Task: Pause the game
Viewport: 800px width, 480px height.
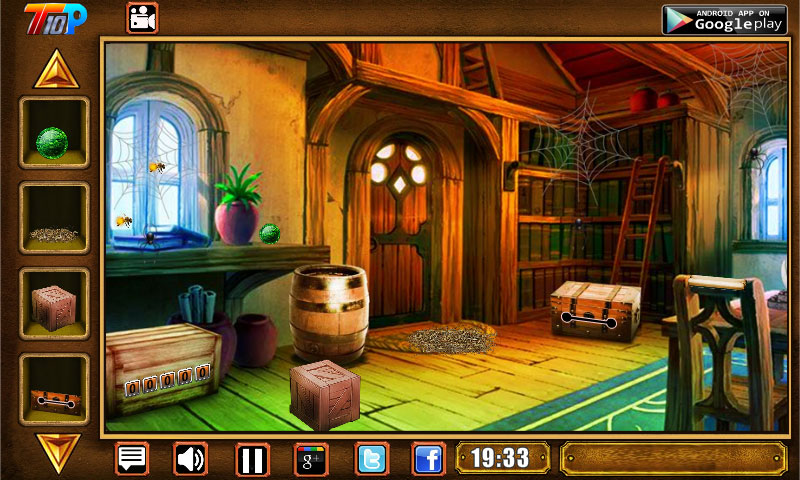Action: [x=252, y=459]
